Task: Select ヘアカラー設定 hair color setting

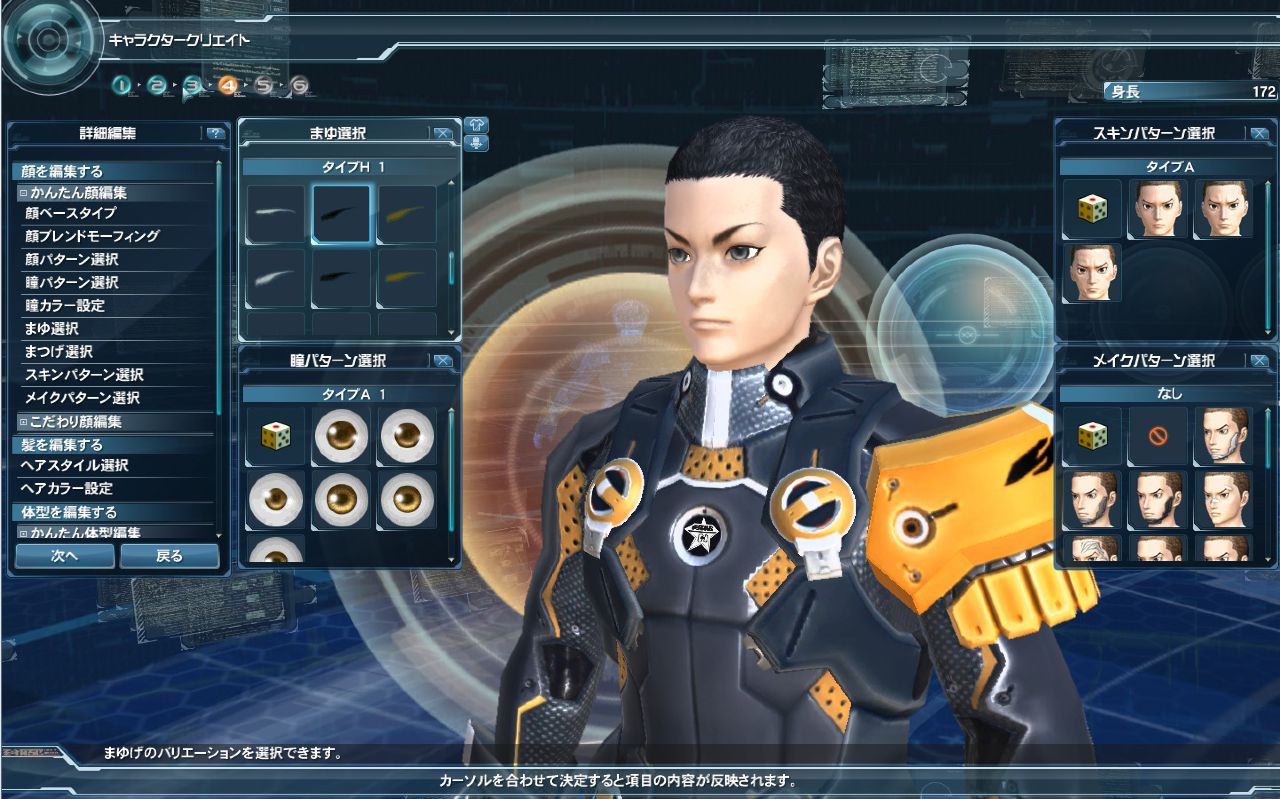Action: pos(67,488)
